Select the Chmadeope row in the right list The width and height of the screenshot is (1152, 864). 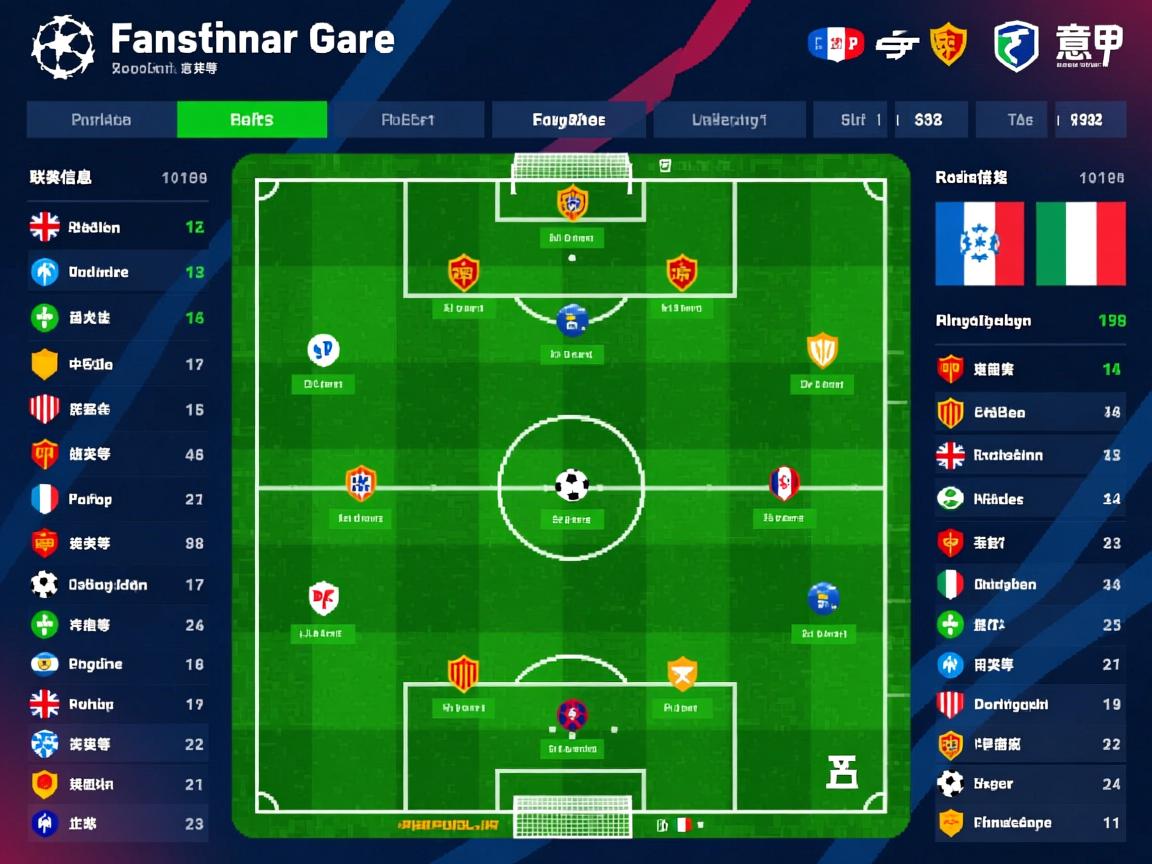click(1028, 823)
